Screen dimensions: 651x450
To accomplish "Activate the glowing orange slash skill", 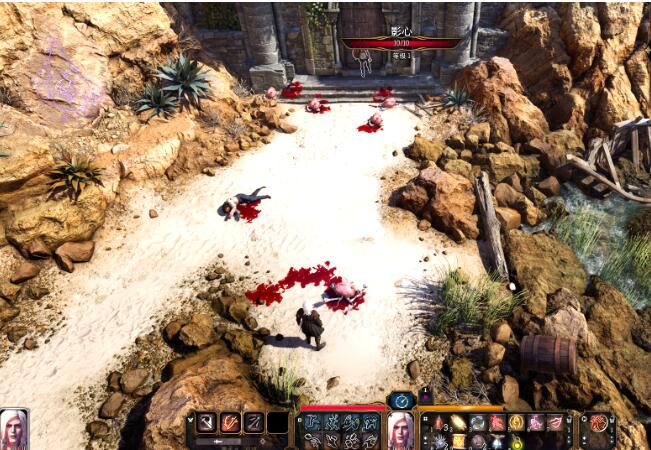I will point(230,422).
